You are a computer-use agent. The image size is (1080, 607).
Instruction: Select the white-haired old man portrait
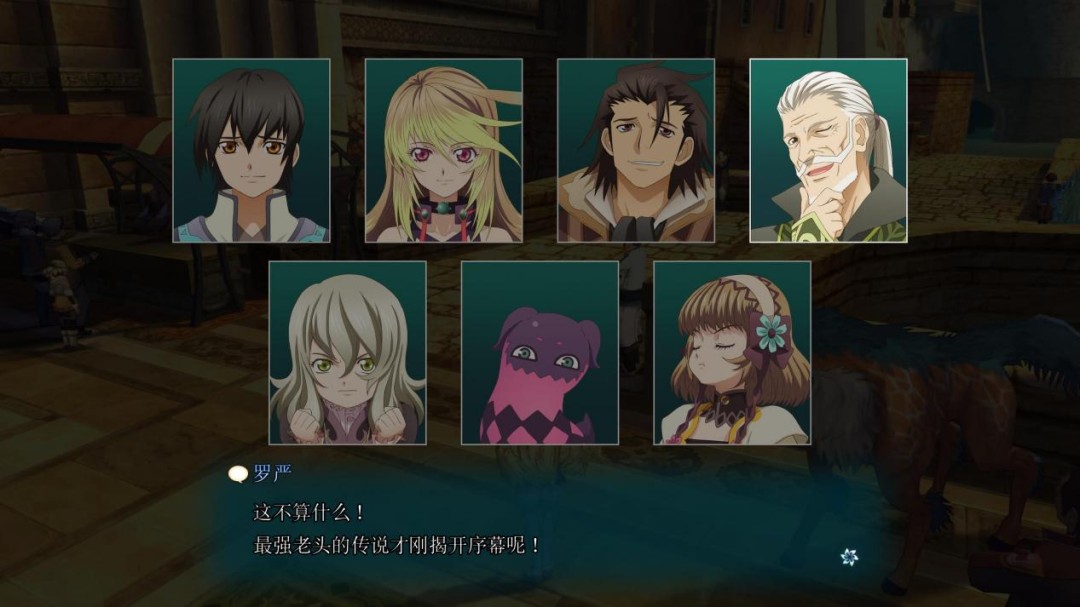828,150
